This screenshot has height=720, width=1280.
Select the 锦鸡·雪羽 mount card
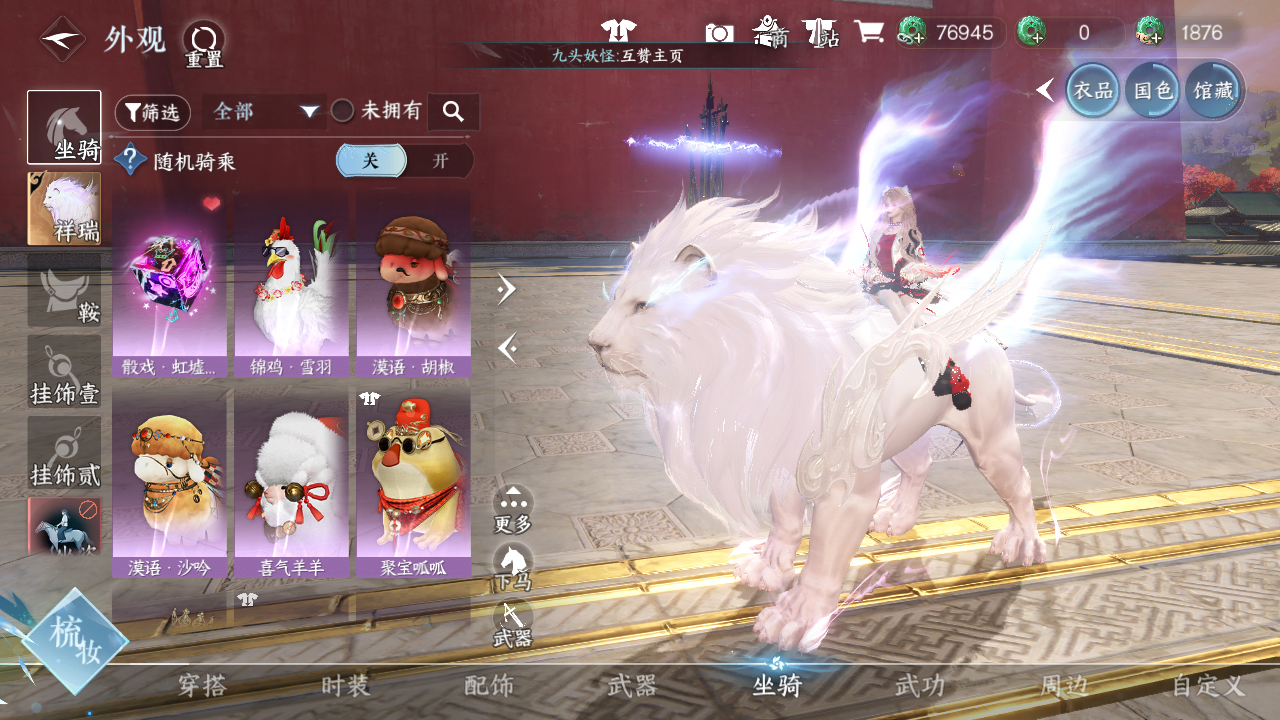click(x=291, y=285)
